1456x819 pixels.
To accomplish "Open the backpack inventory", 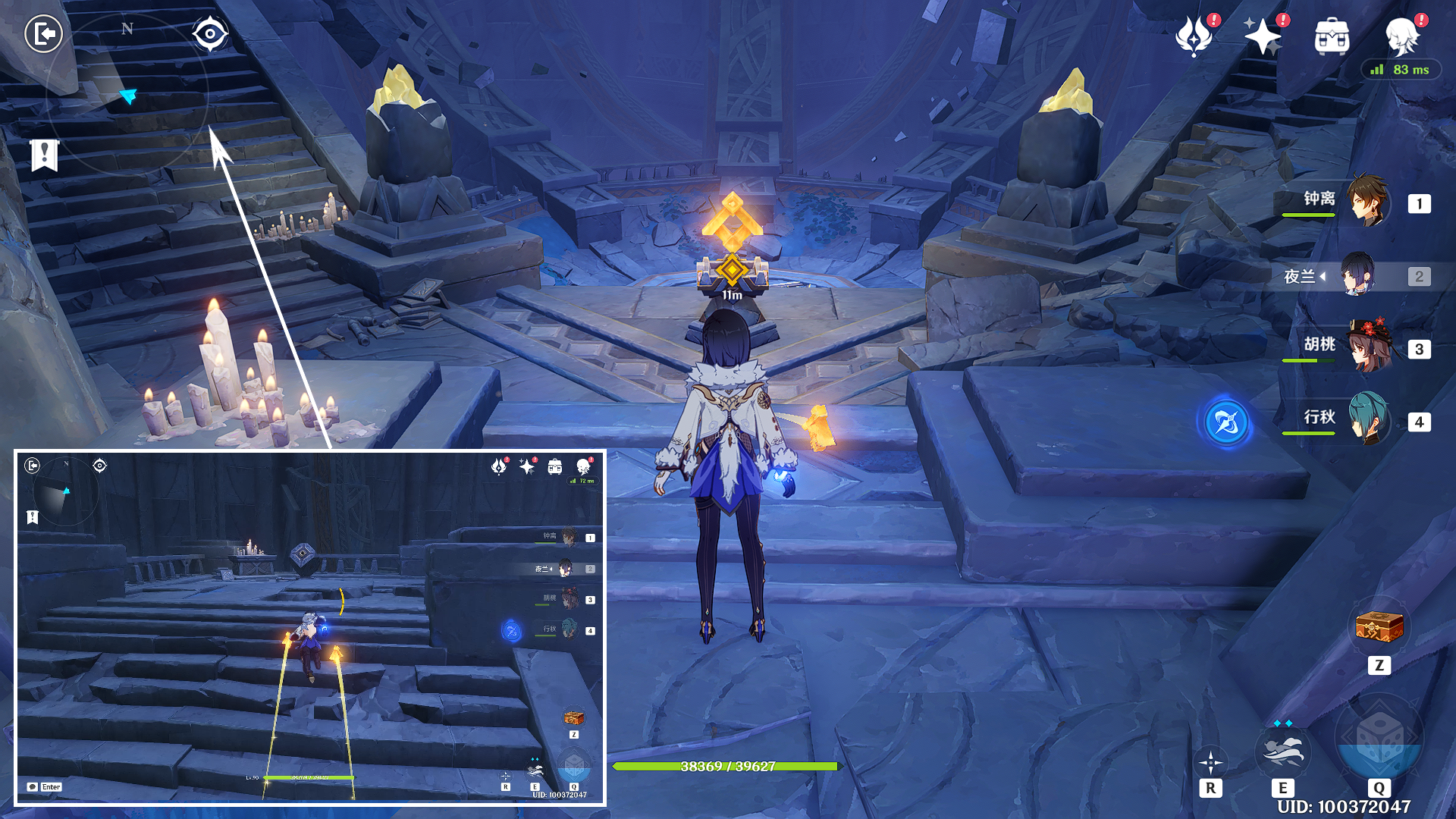I will pos(1332,36).
